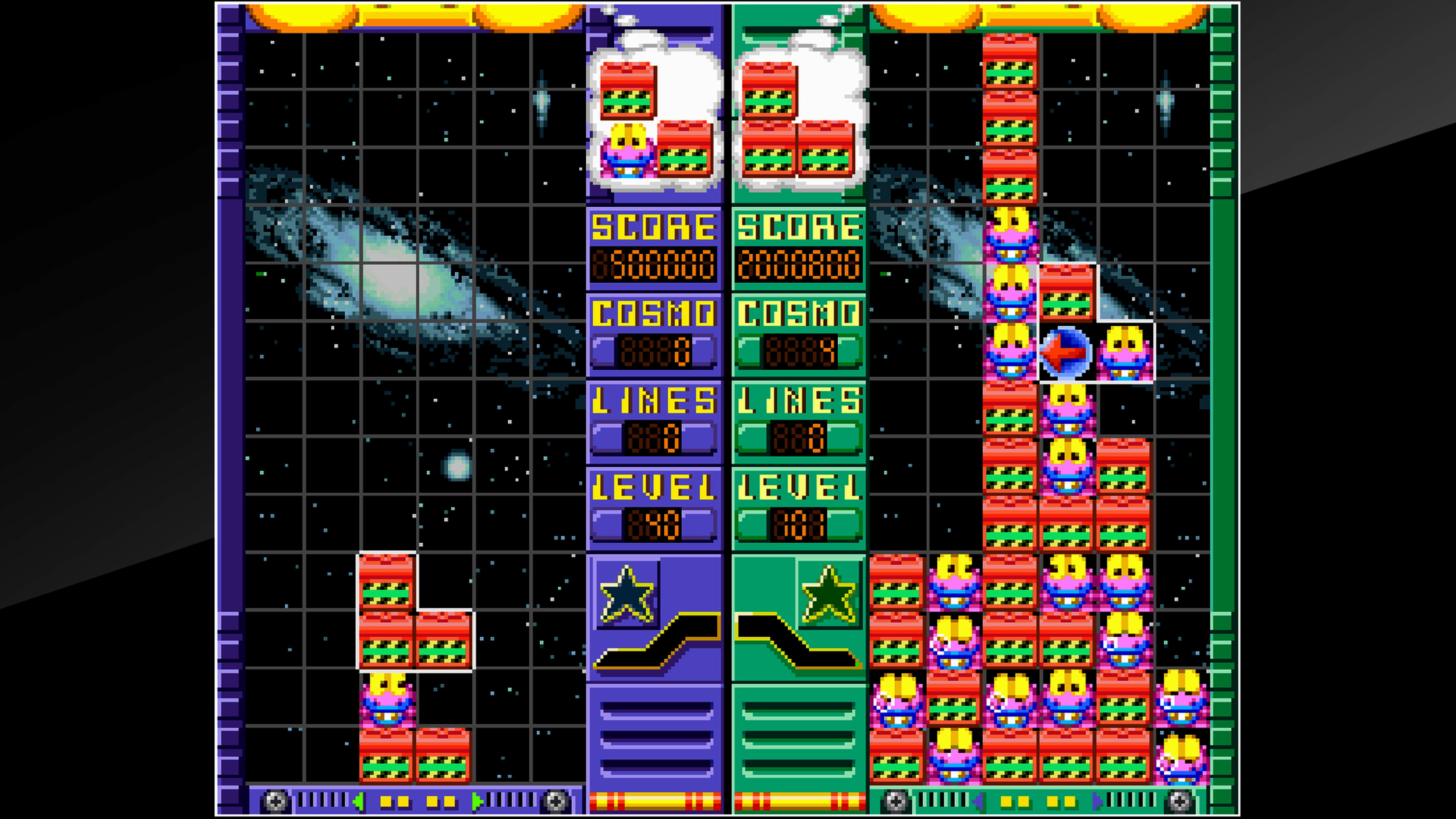Expand Player 1 thought-cloud piece preview
This screenshot has height=819, width=1456.
[656, 113]
